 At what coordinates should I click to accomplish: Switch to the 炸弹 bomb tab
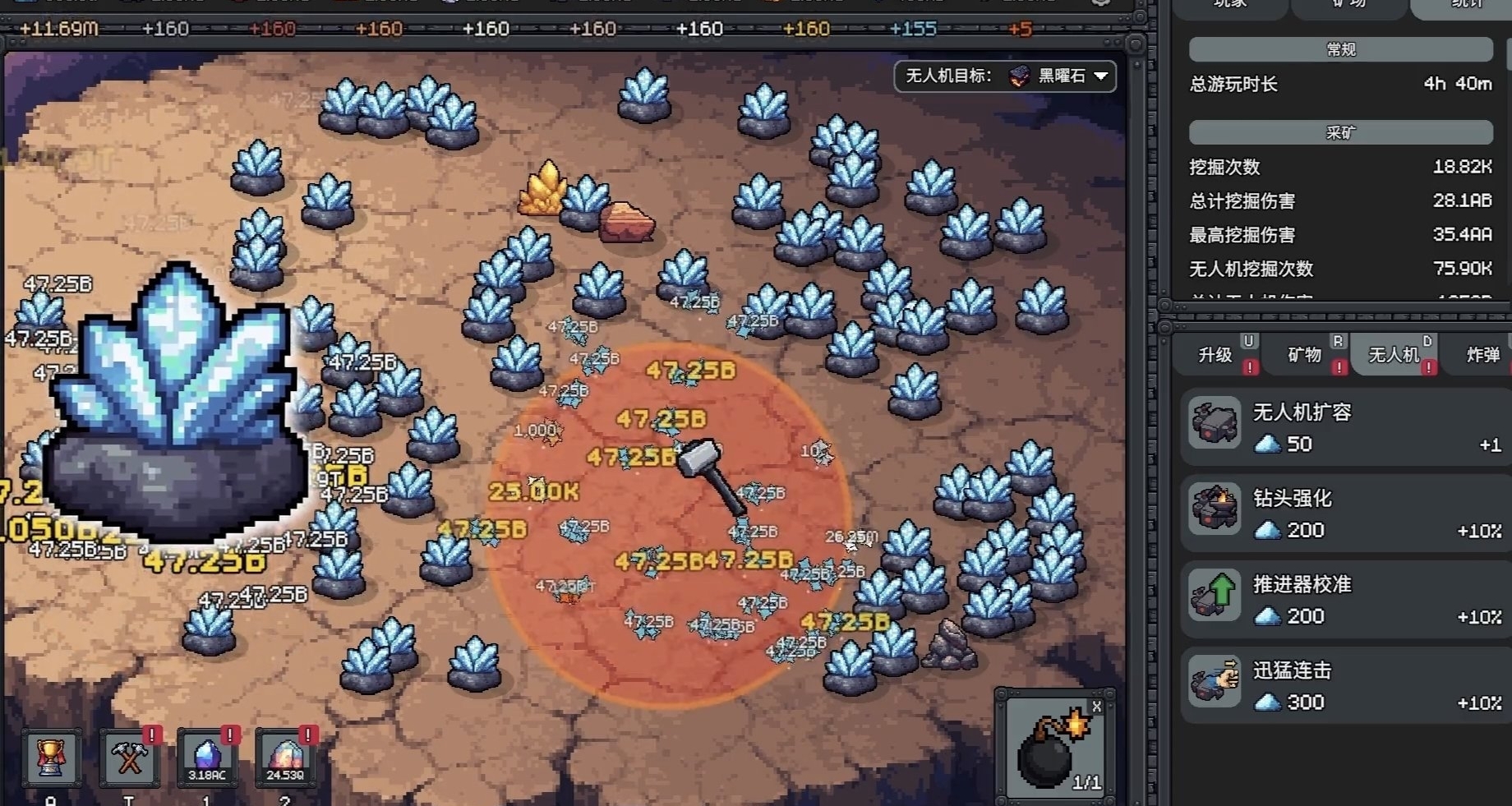pyautogui.click(x=1483, y=355)
